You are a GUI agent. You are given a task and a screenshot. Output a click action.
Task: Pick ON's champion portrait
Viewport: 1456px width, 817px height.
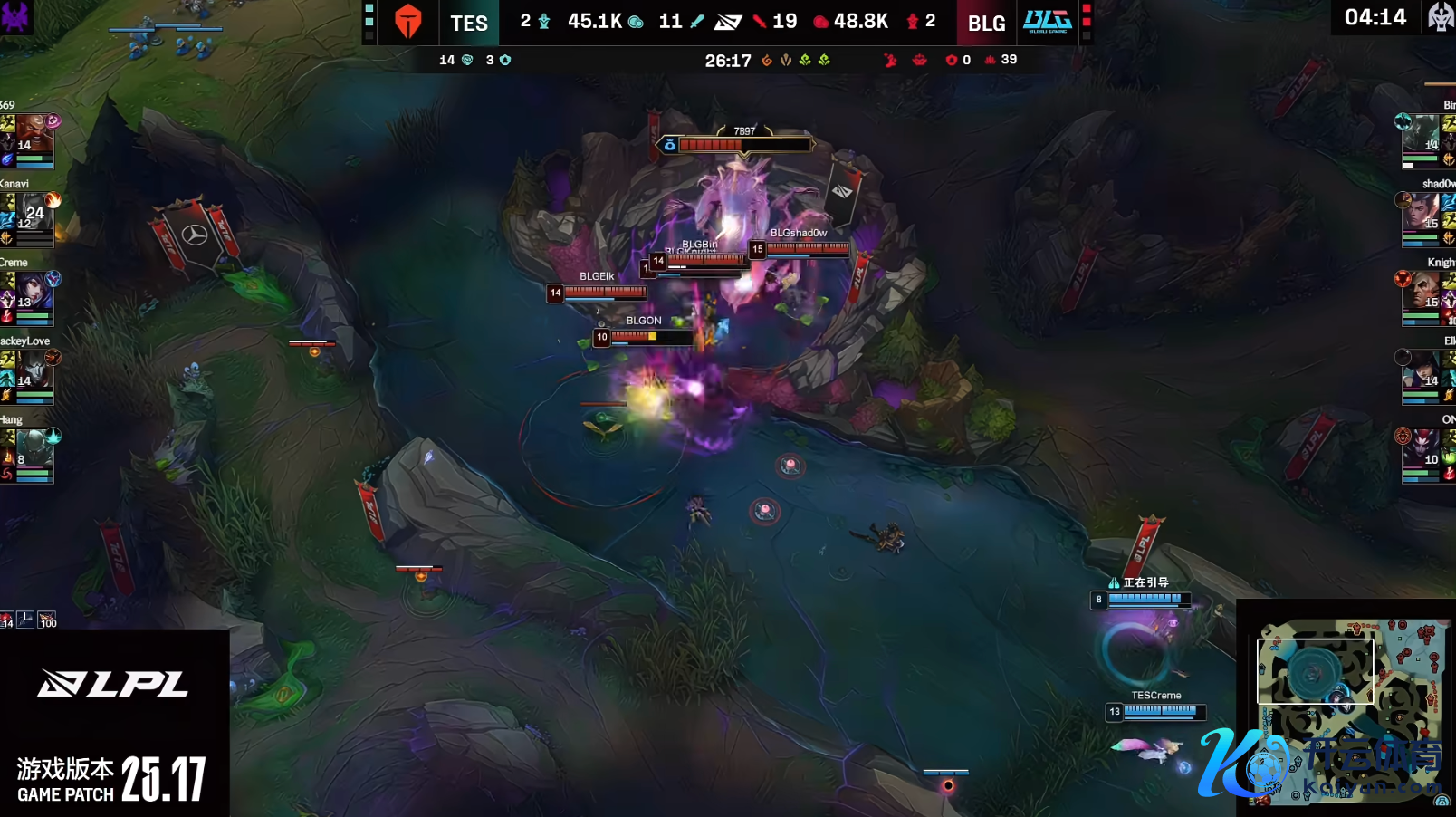1421,449
